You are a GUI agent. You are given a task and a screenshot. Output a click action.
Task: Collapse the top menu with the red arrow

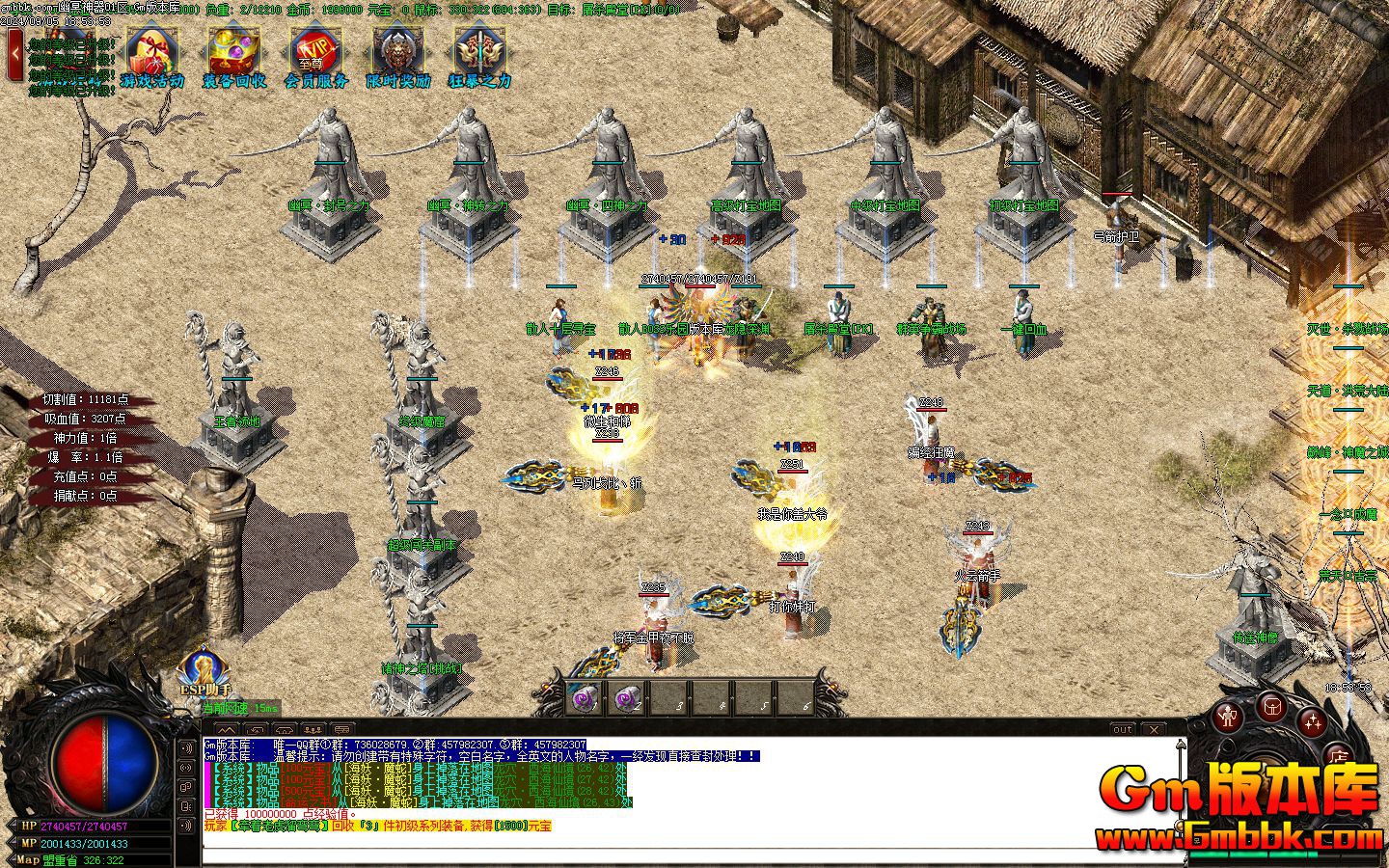coord(14,54)
